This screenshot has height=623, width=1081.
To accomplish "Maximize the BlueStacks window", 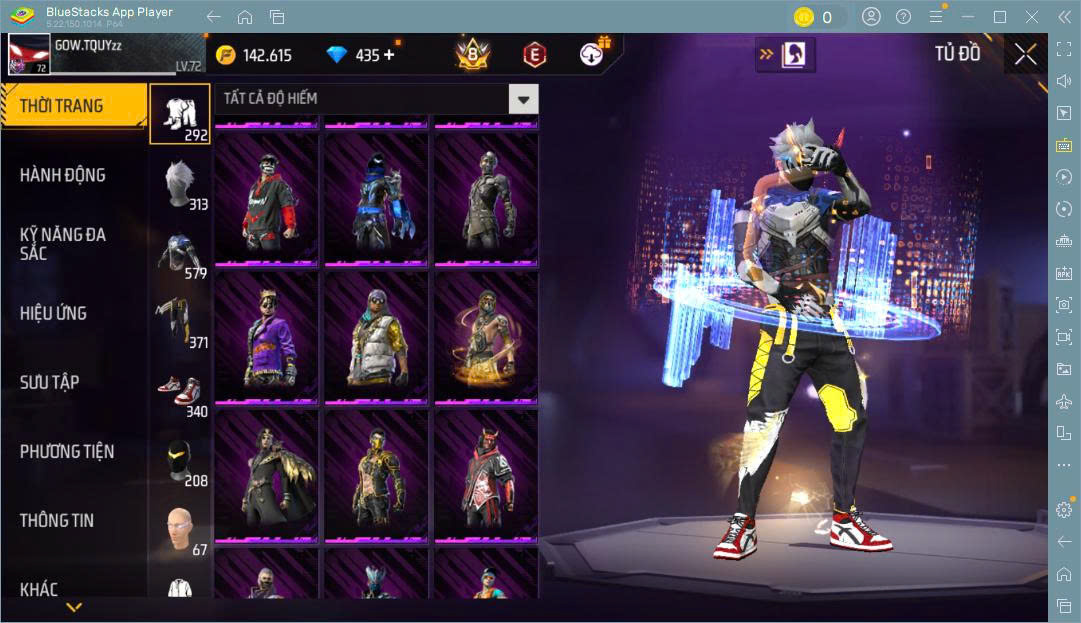I will click(999, 17).
